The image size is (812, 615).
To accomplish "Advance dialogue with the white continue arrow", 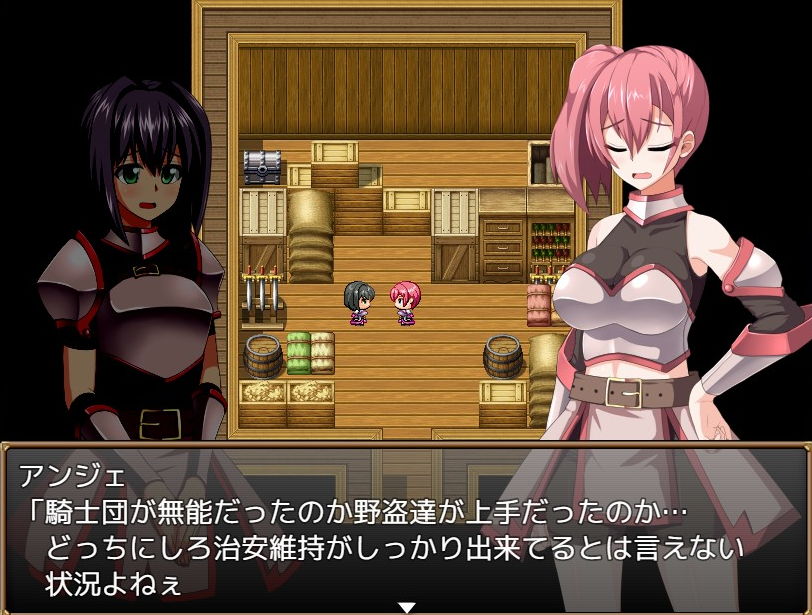I will coord(406,606).
